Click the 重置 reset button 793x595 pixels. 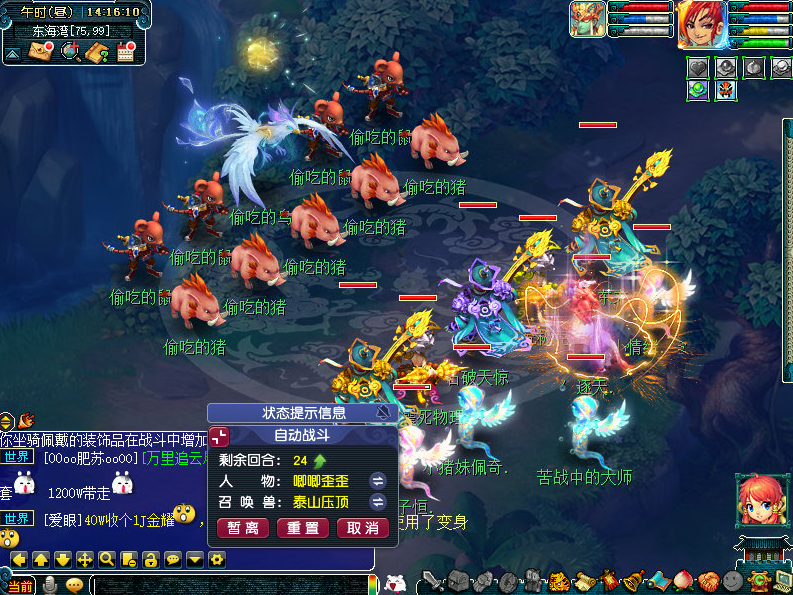coord(302,528)
